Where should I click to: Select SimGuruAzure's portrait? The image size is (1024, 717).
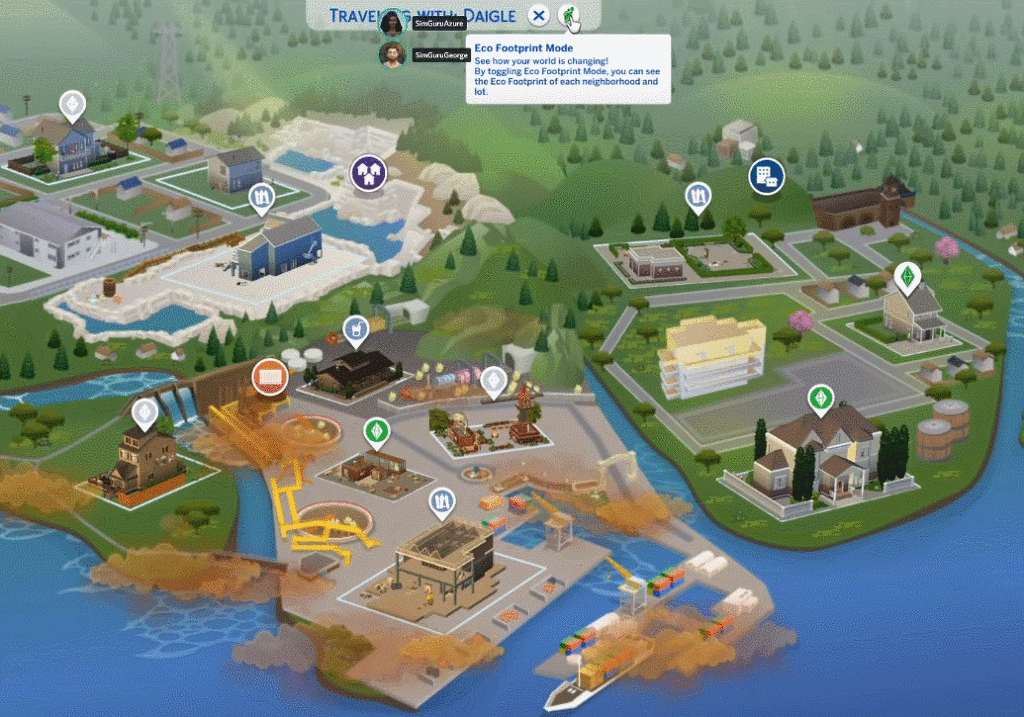tap(392, 23)
